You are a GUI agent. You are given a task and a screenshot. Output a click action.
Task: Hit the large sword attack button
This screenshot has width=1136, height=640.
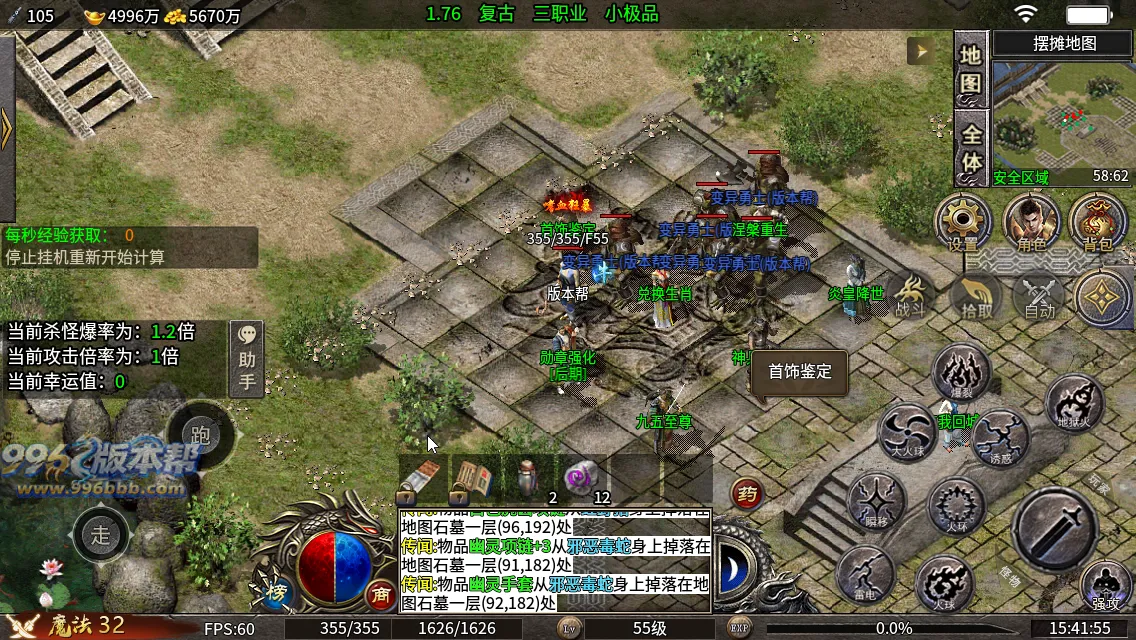point(1060,530)
